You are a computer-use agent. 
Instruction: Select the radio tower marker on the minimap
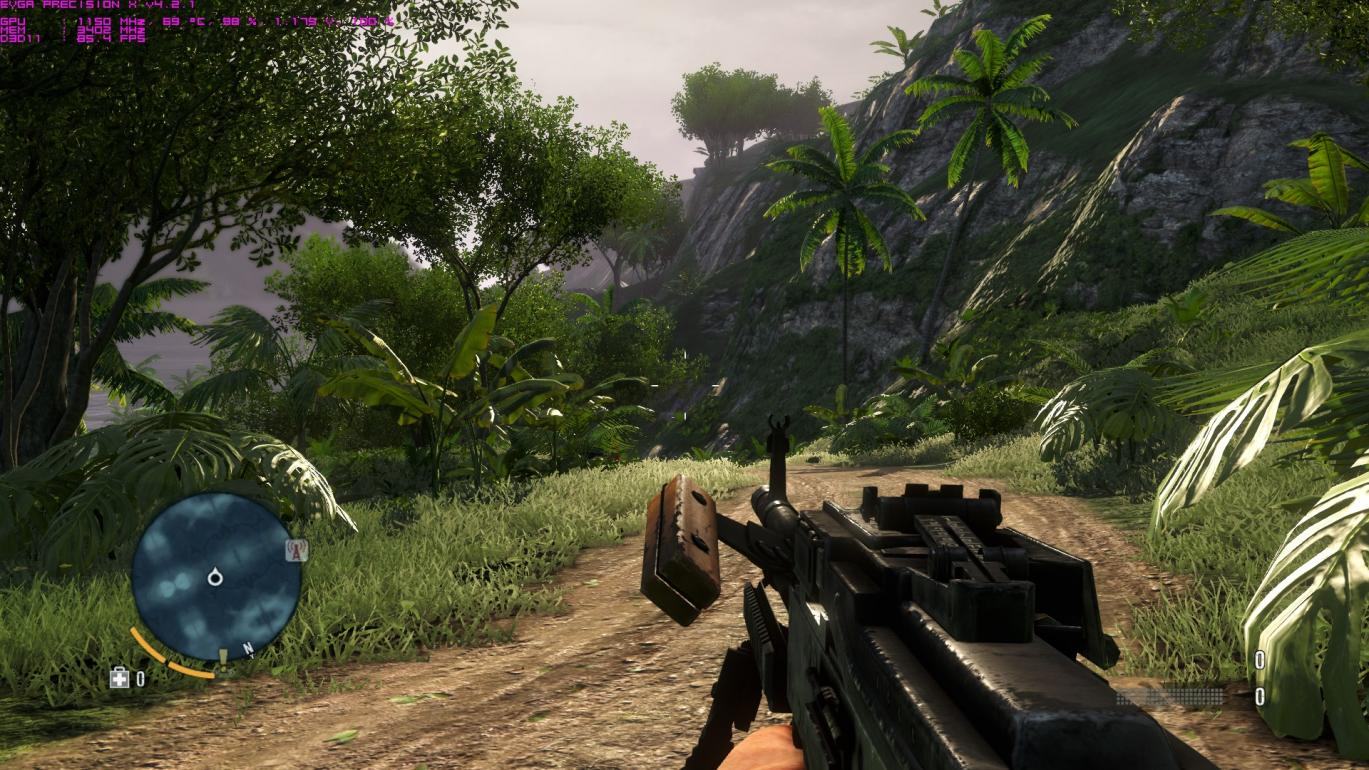tap(296, 549)
